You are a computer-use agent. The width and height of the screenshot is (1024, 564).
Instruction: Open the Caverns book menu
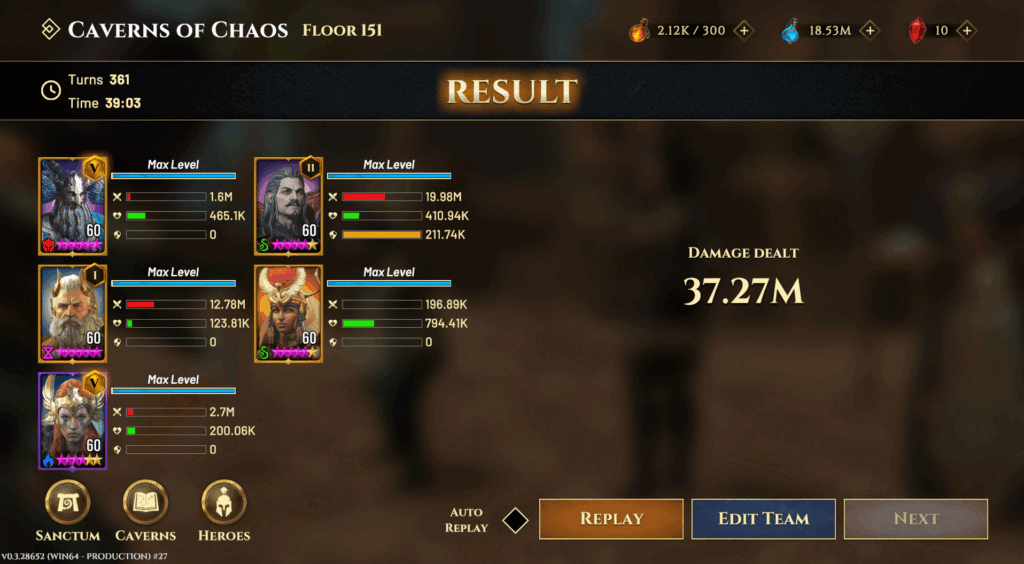click(x=145, y=503)
